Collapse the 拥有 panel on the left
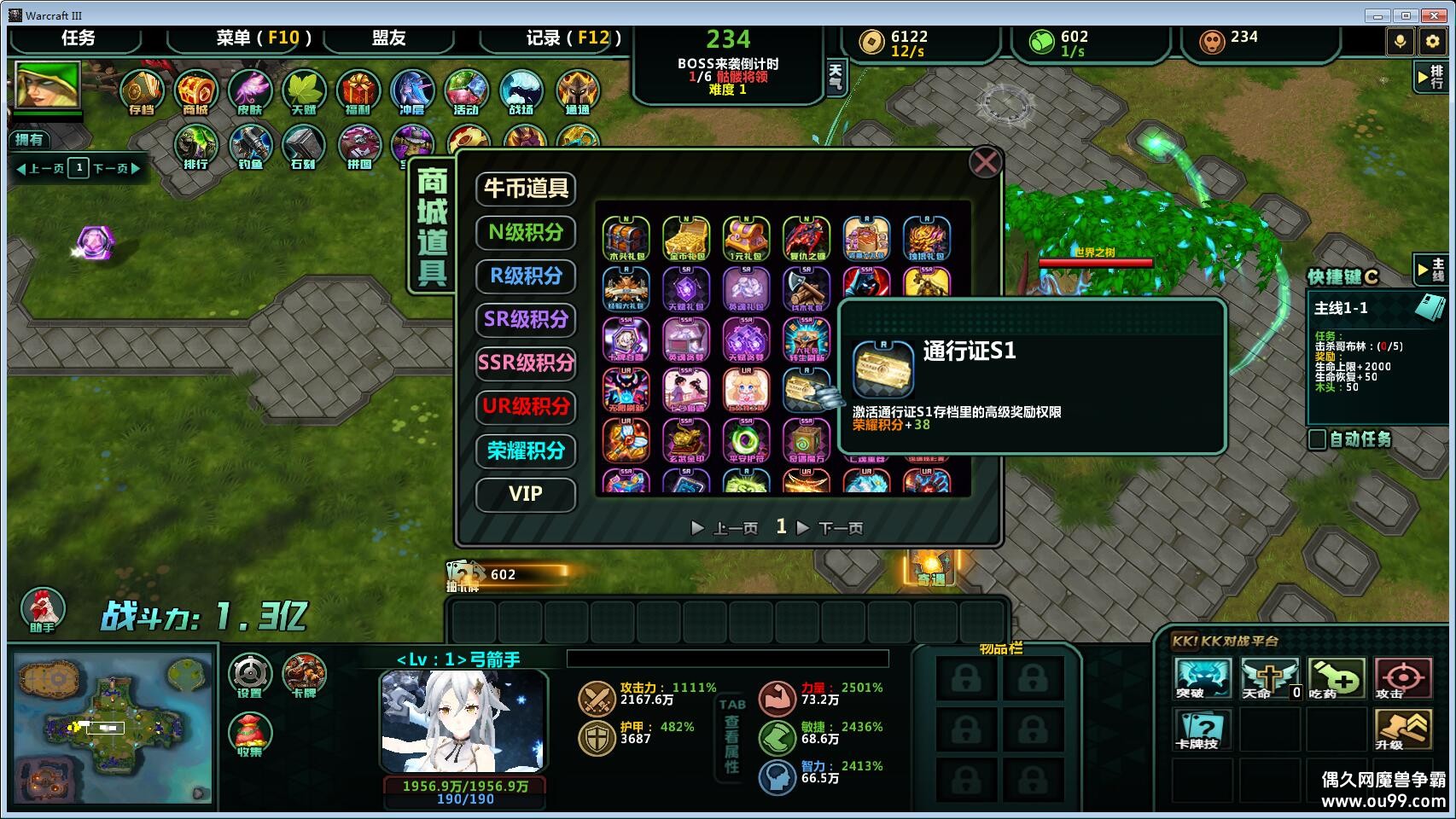The image size is (1456, 819). click(30, 138)
